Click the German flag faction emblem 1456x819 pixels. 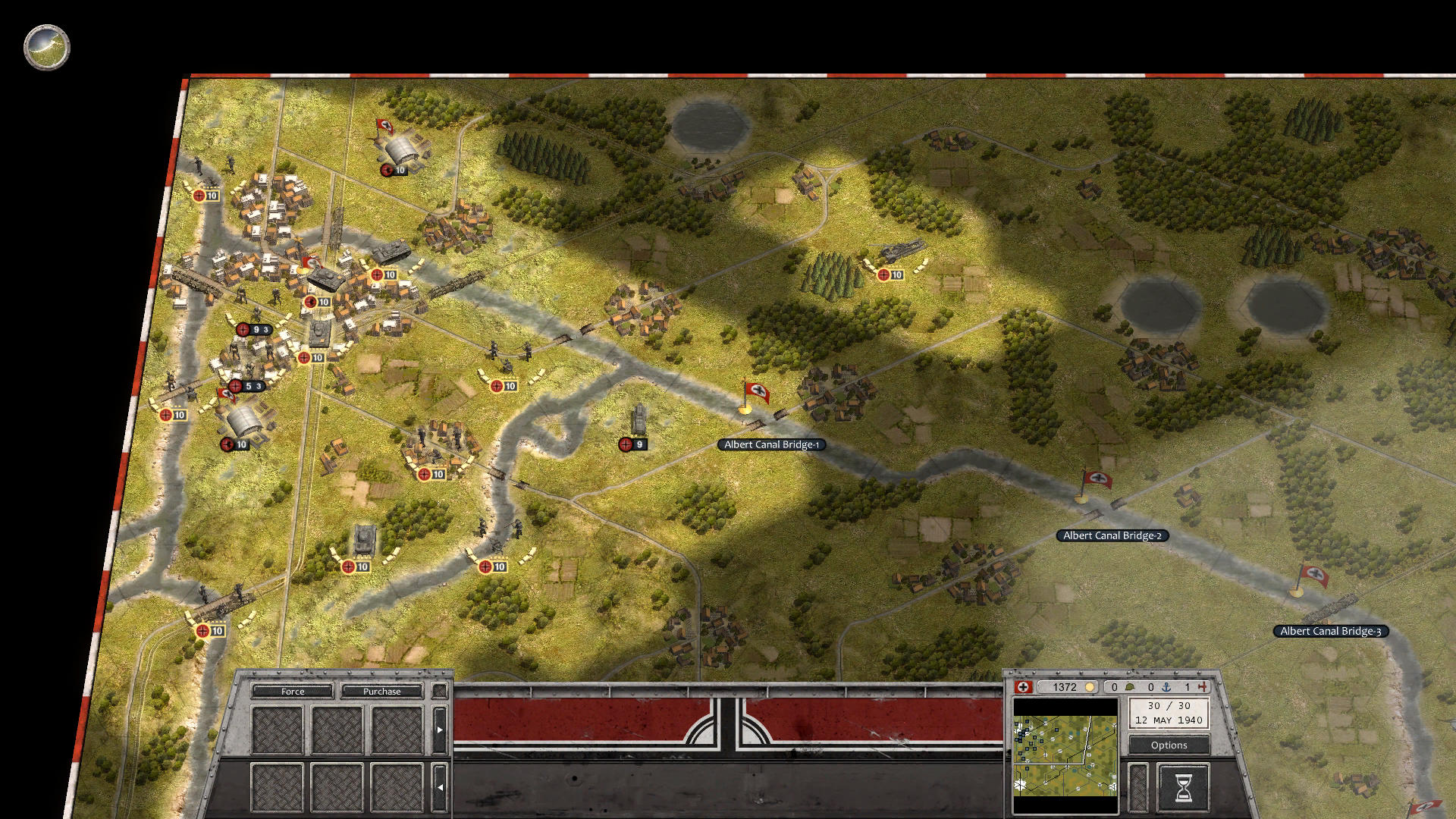click(x=1022, y=686)
